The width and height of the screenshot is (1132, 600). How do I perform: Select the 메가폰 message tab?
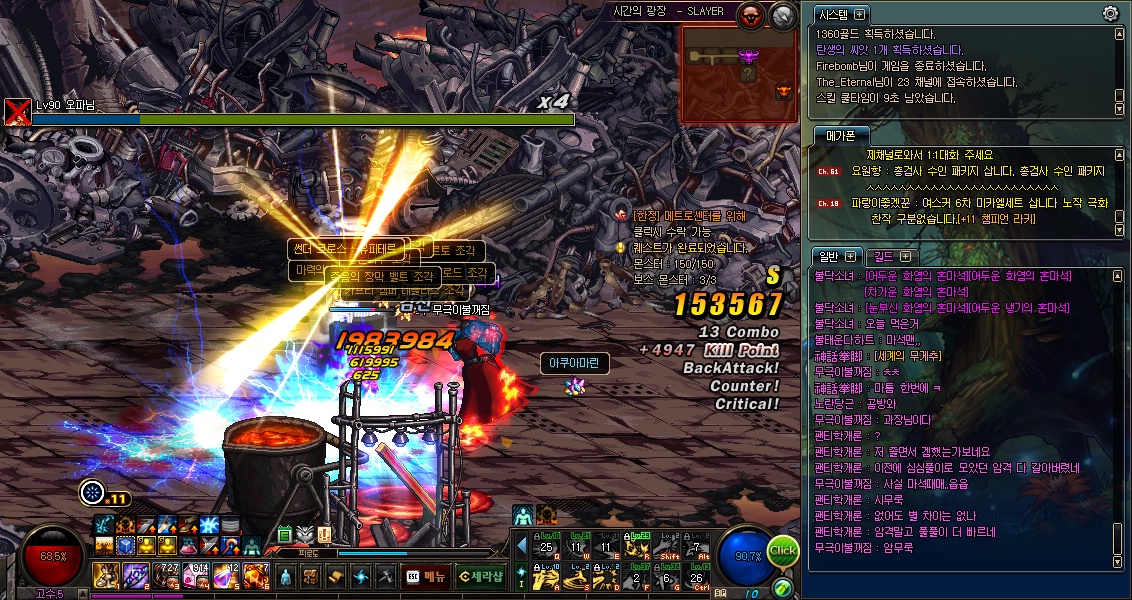(840, 135)
